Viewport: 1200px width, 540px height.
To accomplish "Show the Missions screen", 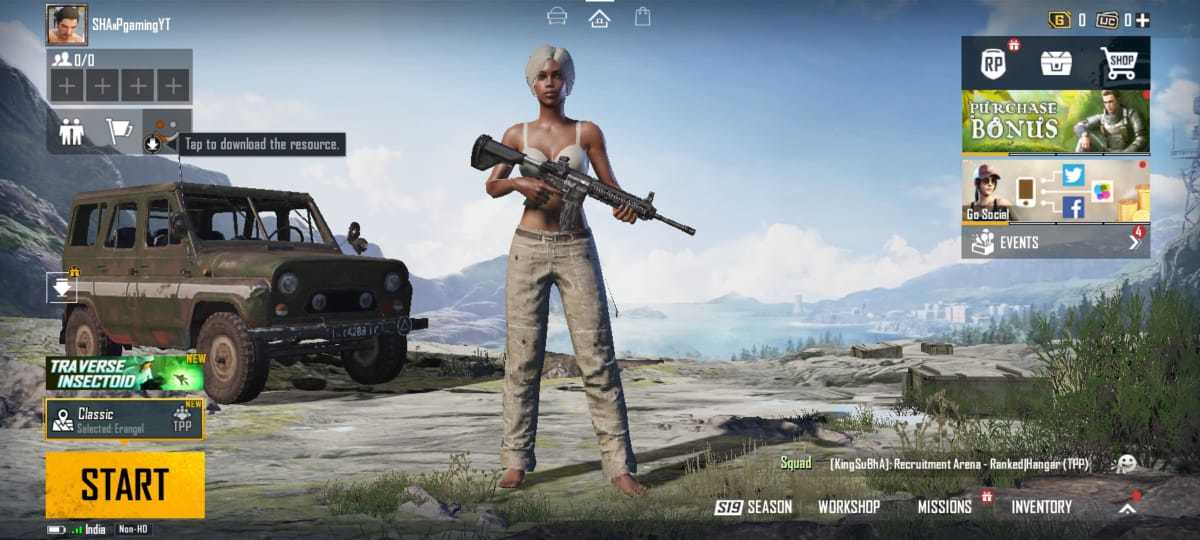I will (x=945, y=507).
